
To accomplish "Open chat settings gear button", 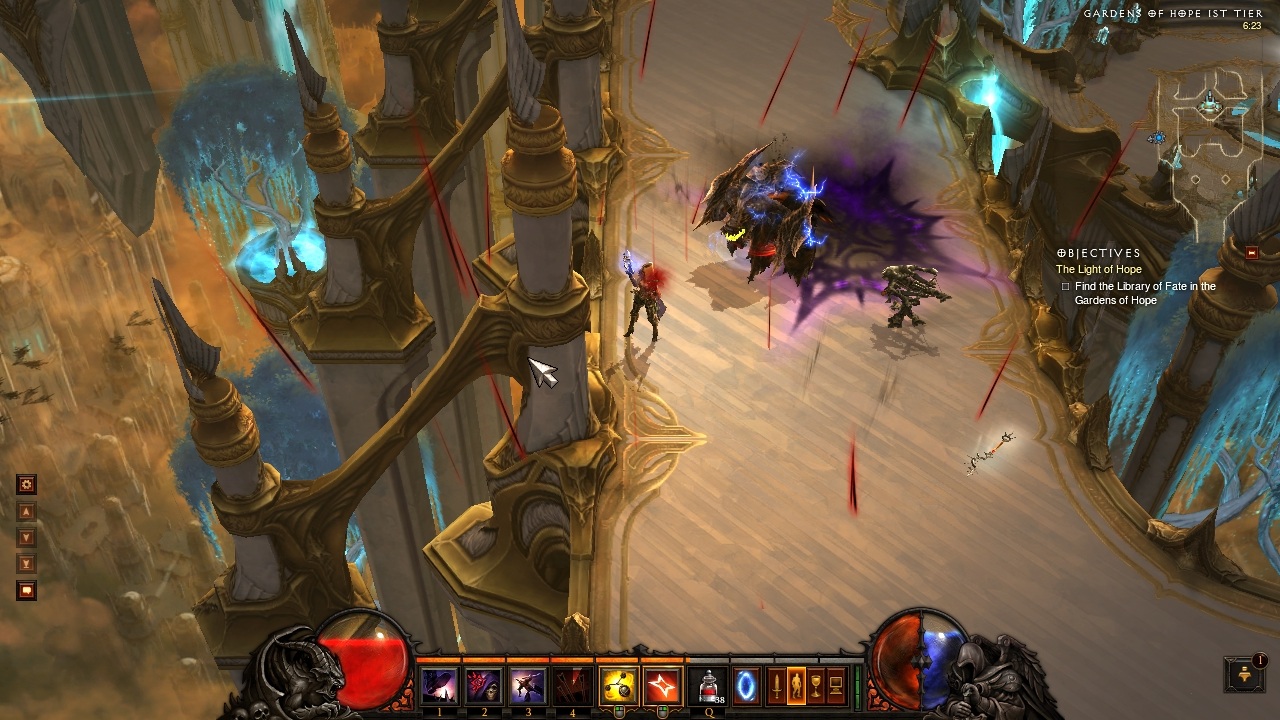I will click(x=27, y=485).
